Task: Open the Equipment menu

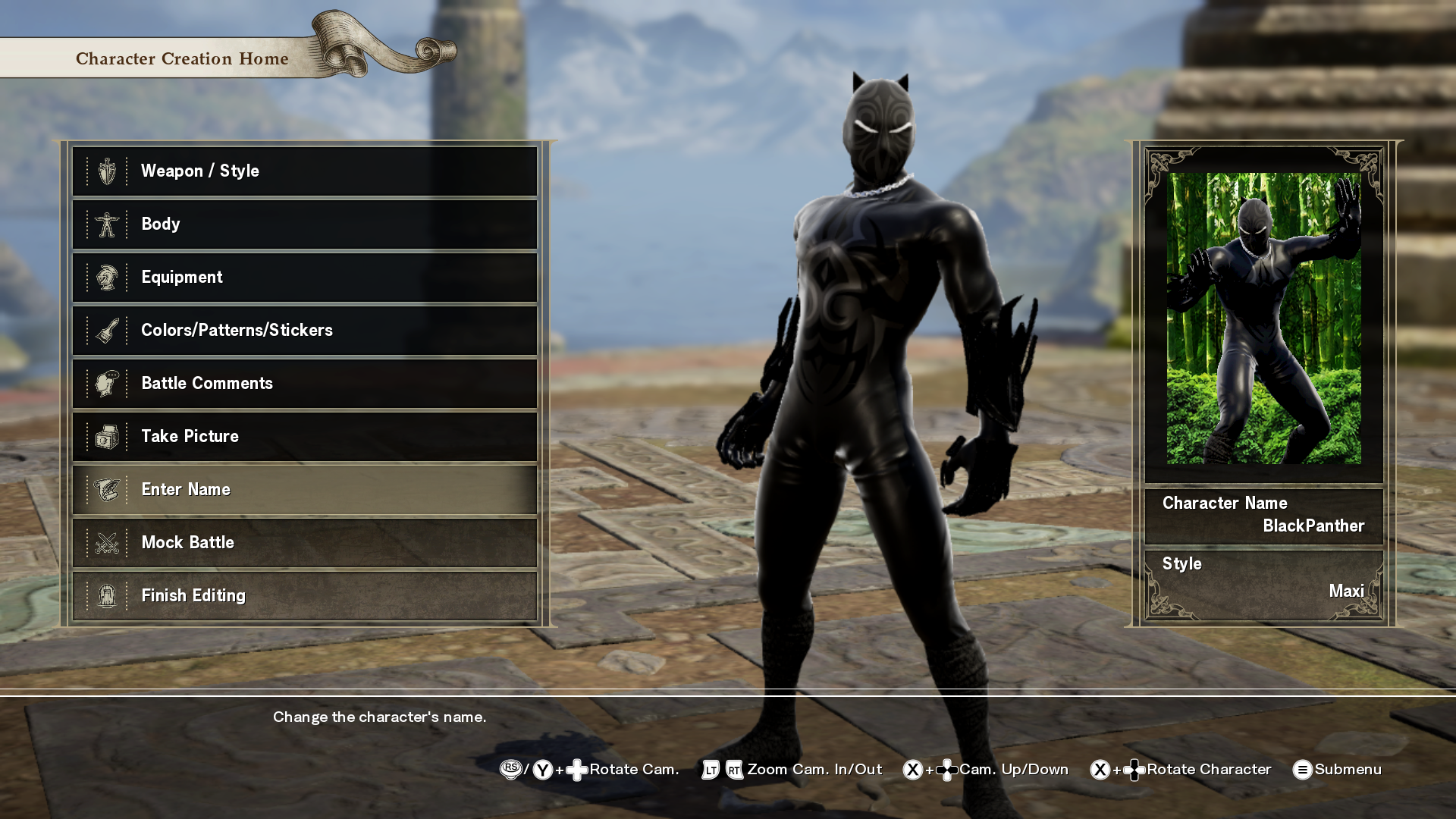Action: coord(305,278)
